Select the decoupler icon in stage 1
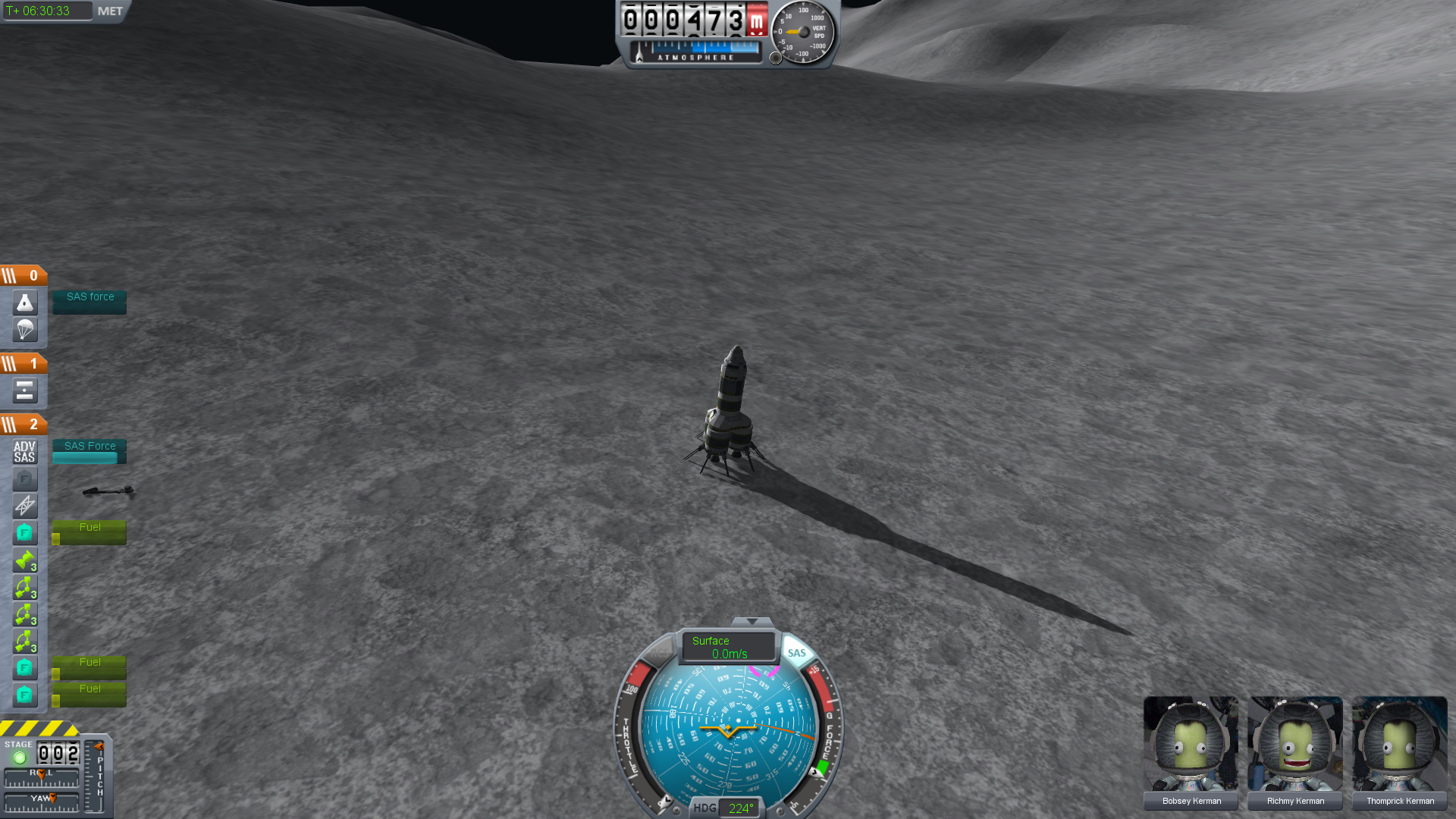Viewport: 1456px width, 819px height. point(25,391)
